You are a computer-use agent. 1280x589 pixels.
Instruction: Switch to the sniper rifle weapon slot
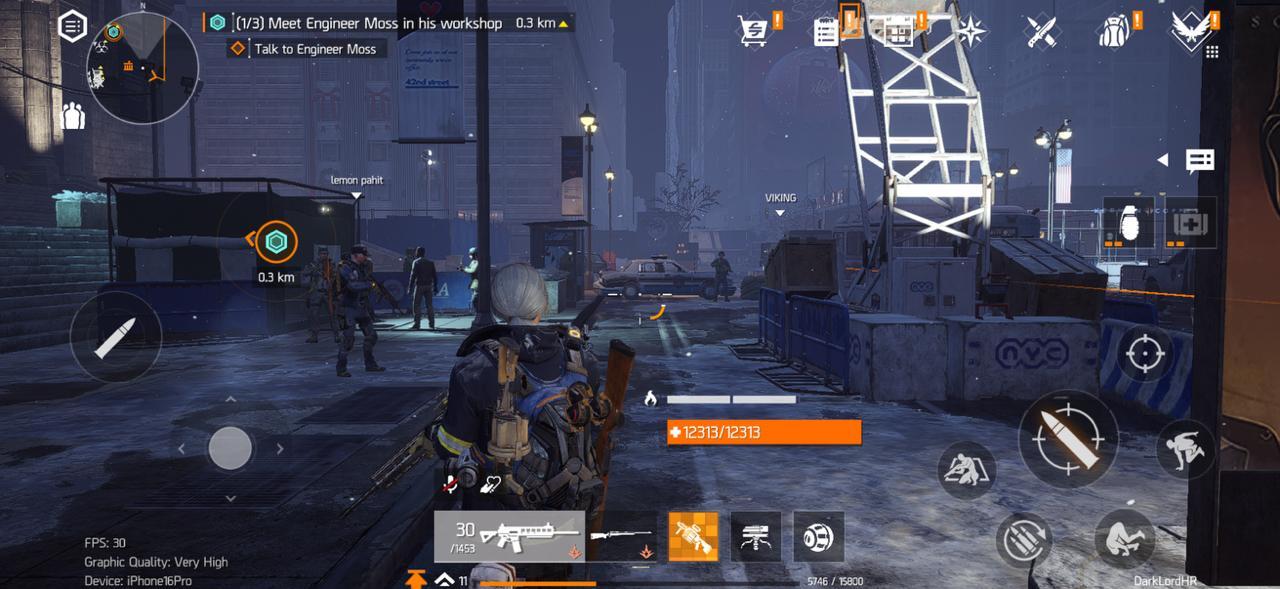coord(621,537)
